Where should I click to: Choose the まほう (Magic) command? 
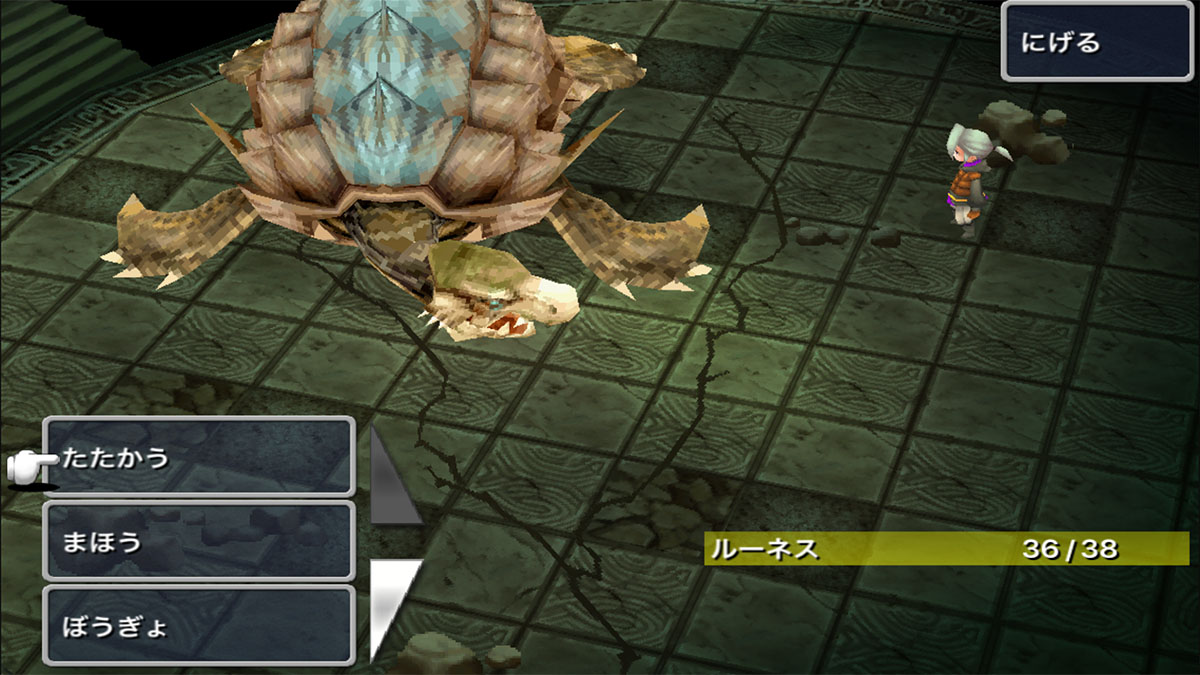point(200,541)
